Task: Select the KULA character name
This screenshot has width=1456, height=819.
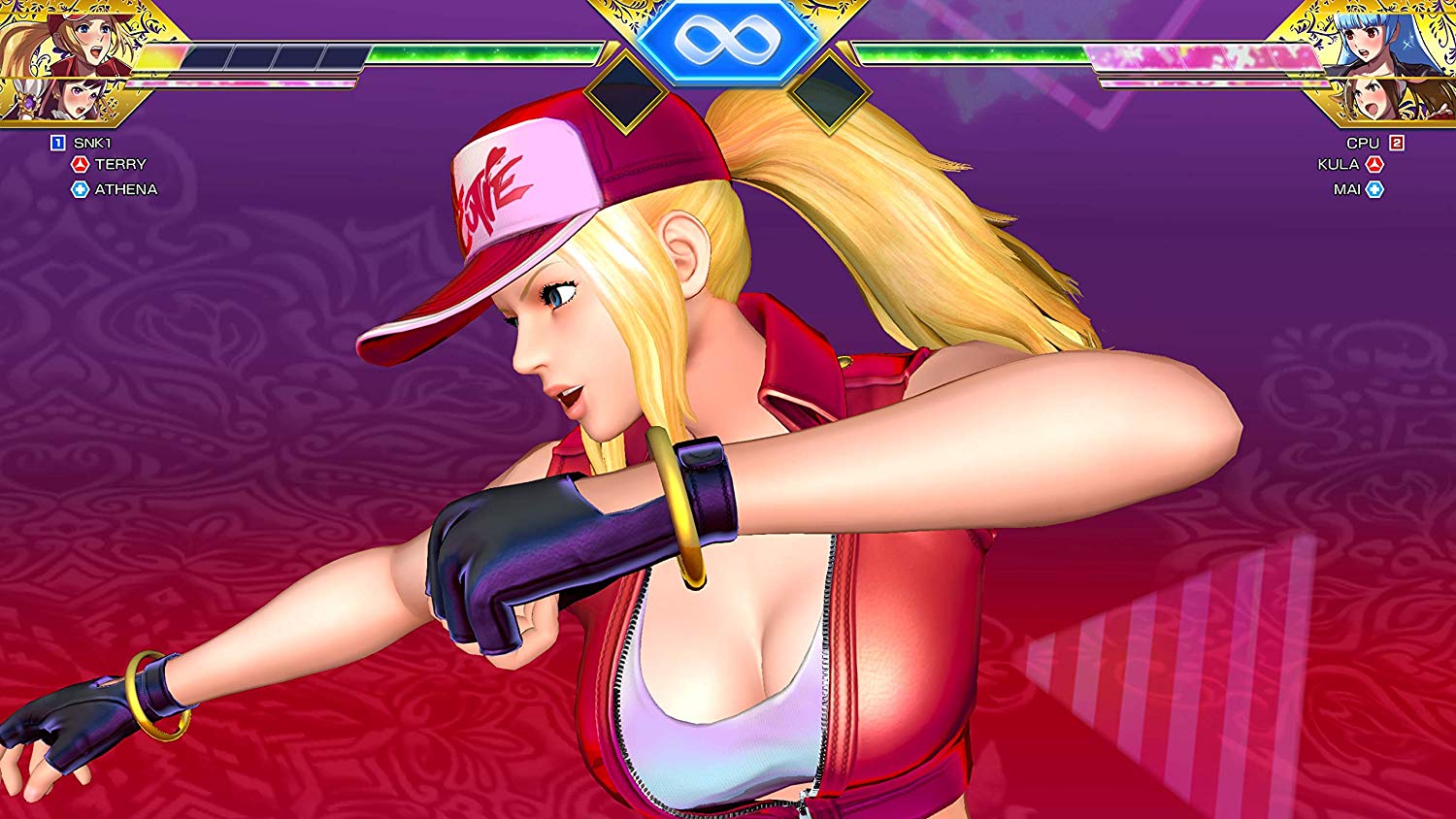Action: (1338, 164)
